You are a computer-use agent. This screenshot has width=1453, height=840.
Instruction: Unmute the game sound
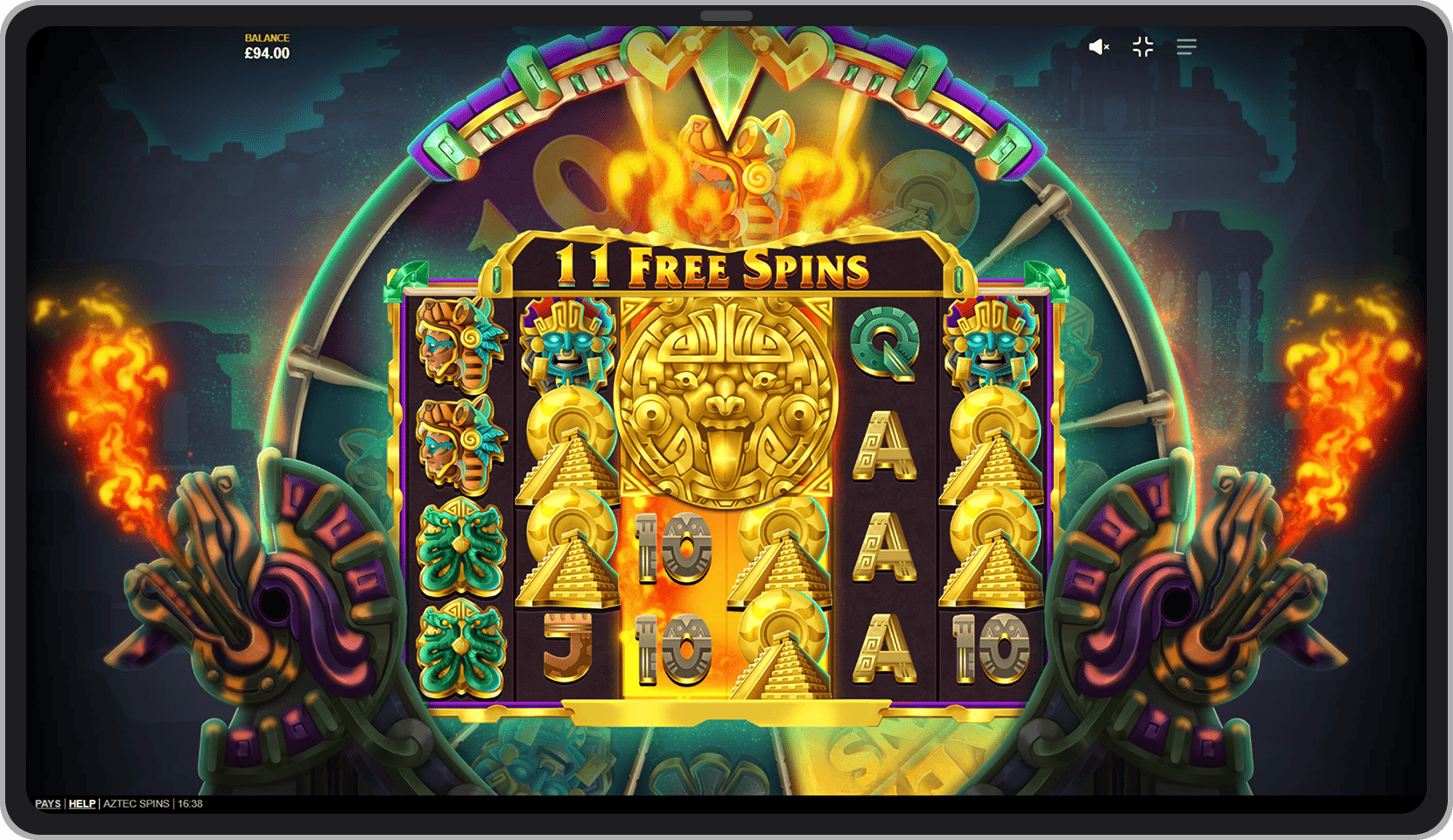tap(1100, 47)
